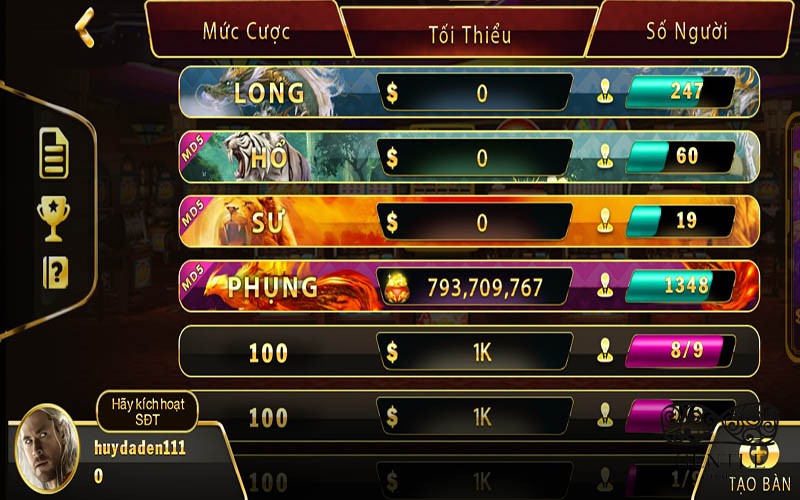Screen dimensions: 800x500
Task: Join the LONG dragon room
Action: [x=469, y=93]
